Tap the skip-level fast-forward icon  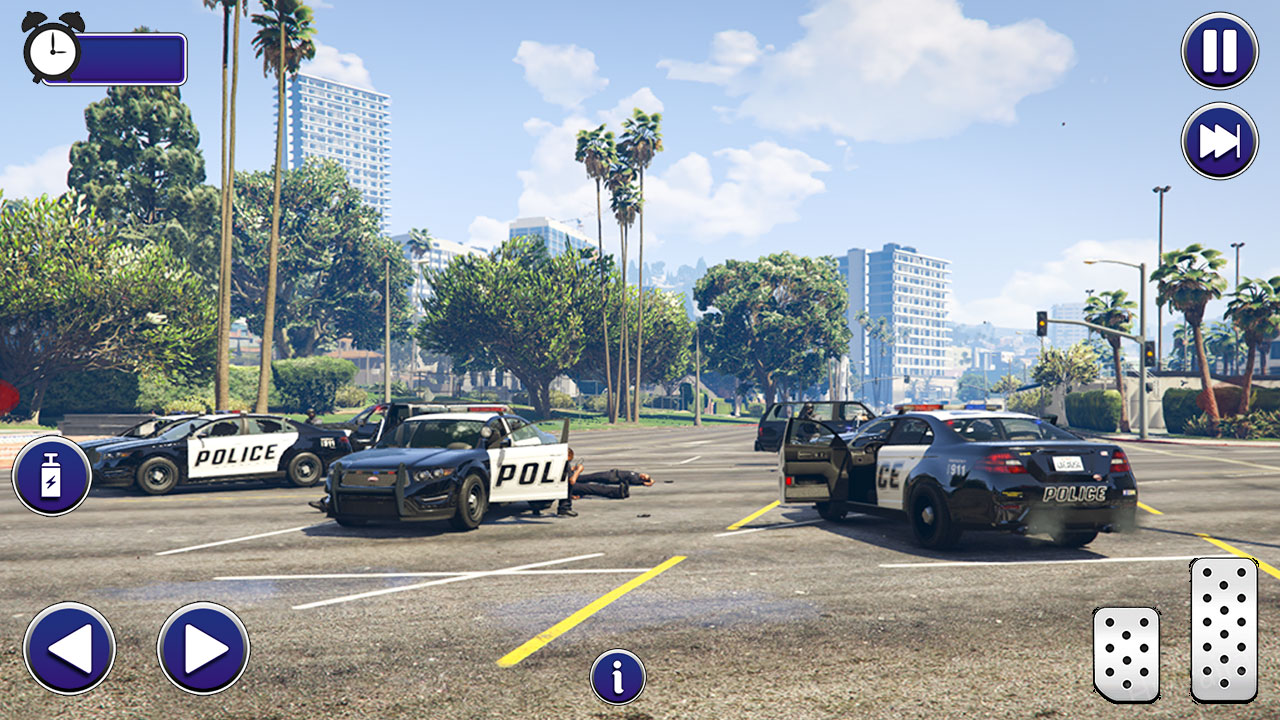tap(1218, 135)
